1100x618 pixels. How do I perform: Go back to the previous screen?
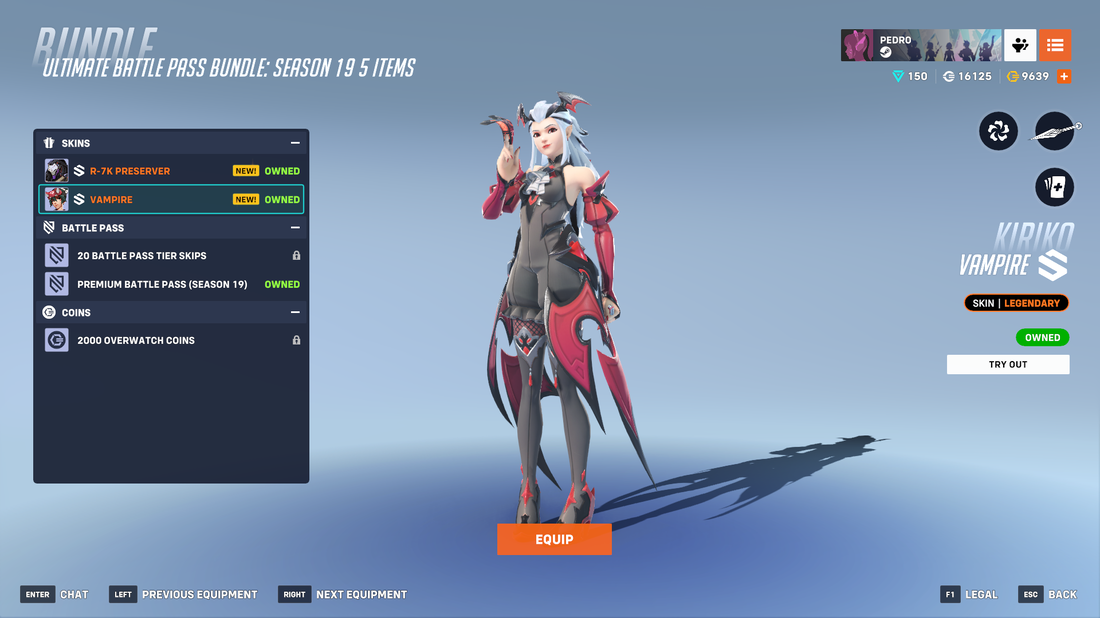(1049, 594)
